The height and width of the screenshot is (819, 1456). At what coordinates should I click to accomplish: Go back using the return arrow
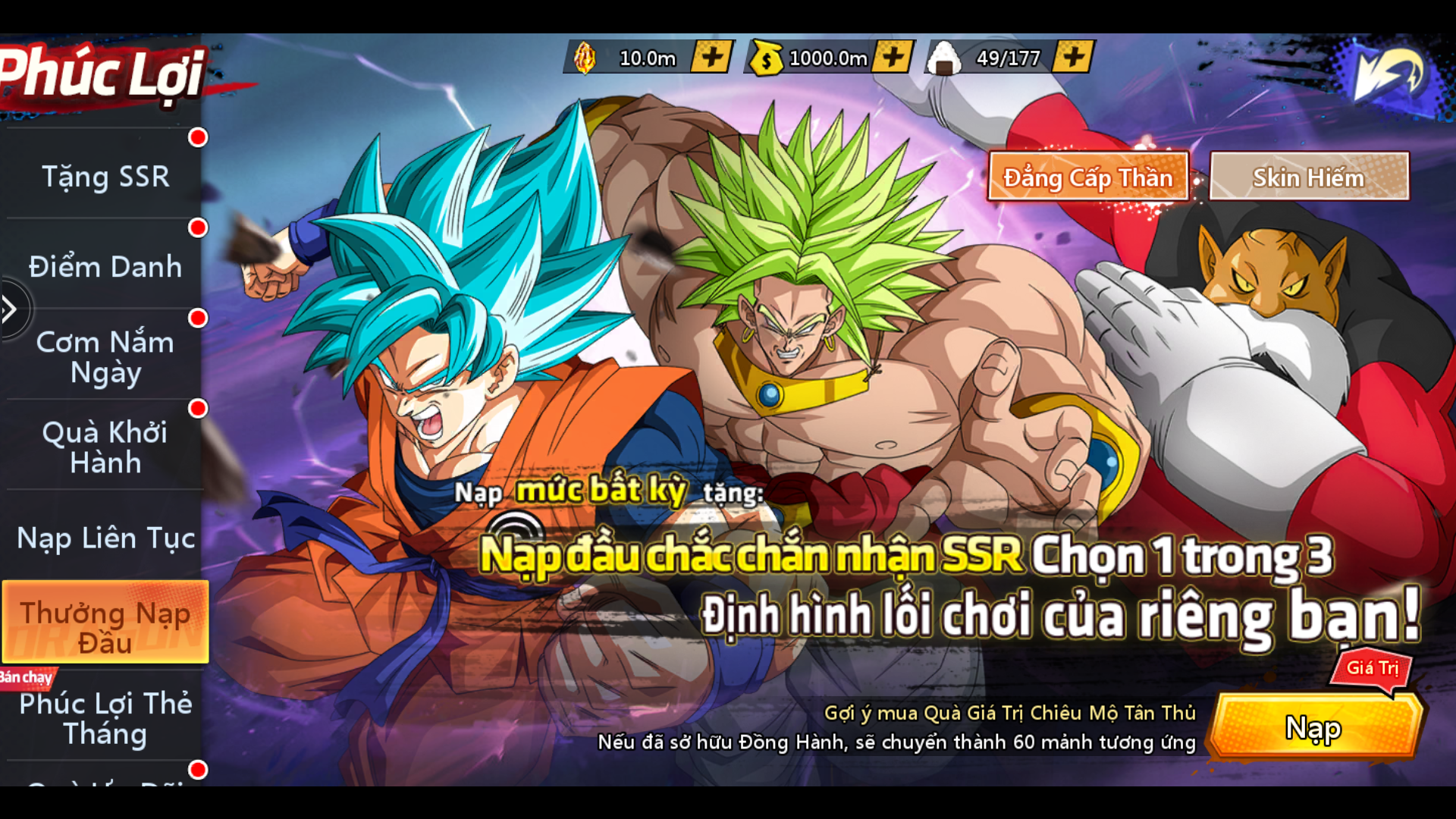point(1389,73)
